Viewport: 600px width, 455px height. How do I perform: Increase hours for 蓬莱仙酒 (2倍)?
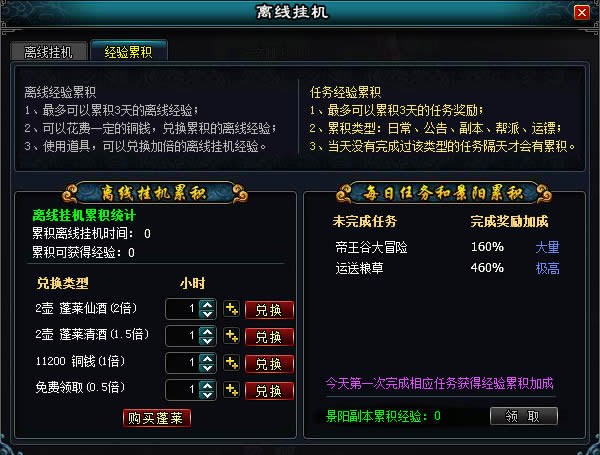[x=208, y=305]
